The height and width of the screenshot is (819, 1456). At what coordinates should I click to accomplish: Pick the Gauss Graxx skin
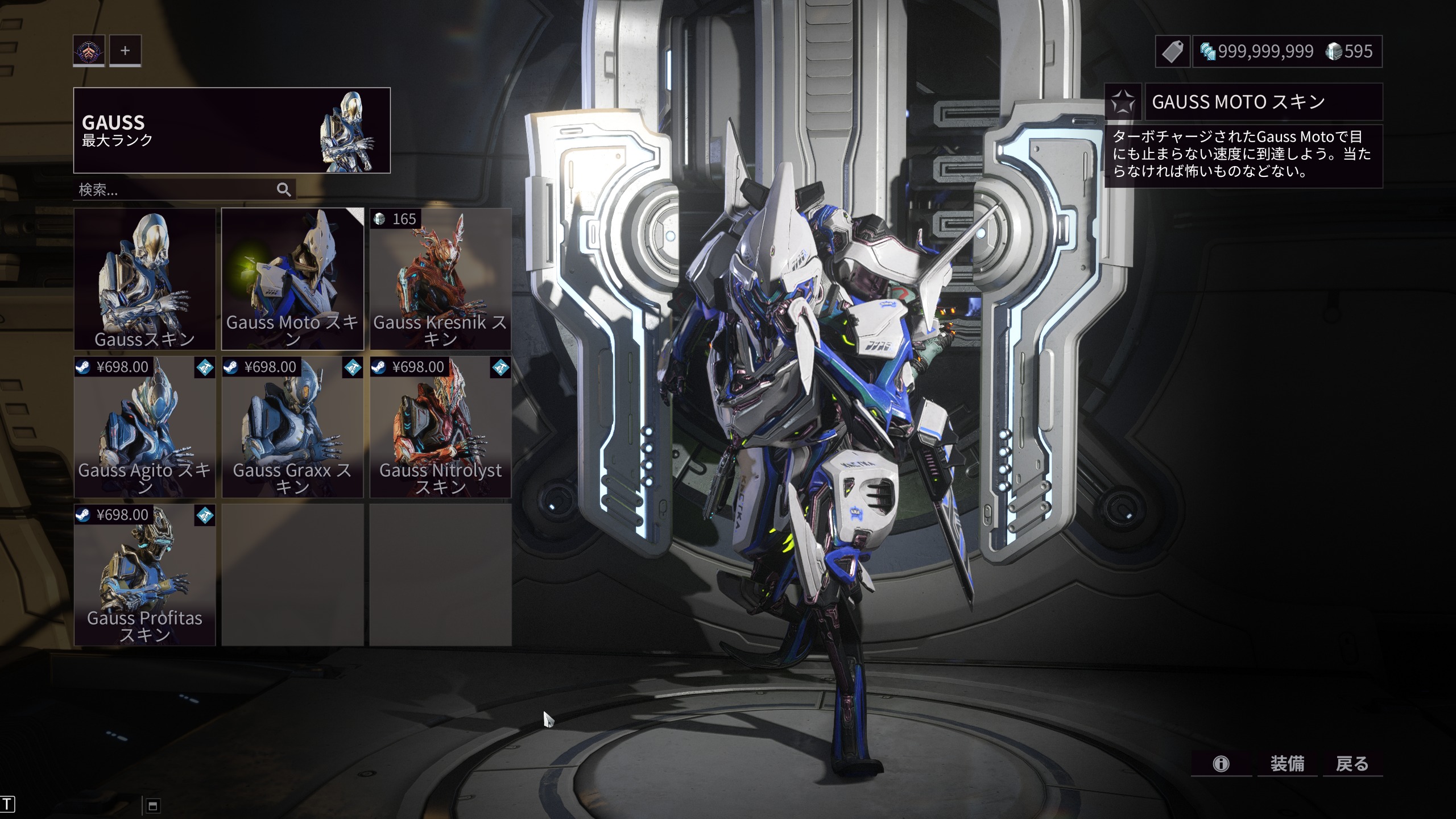click(x=292, y=427)
